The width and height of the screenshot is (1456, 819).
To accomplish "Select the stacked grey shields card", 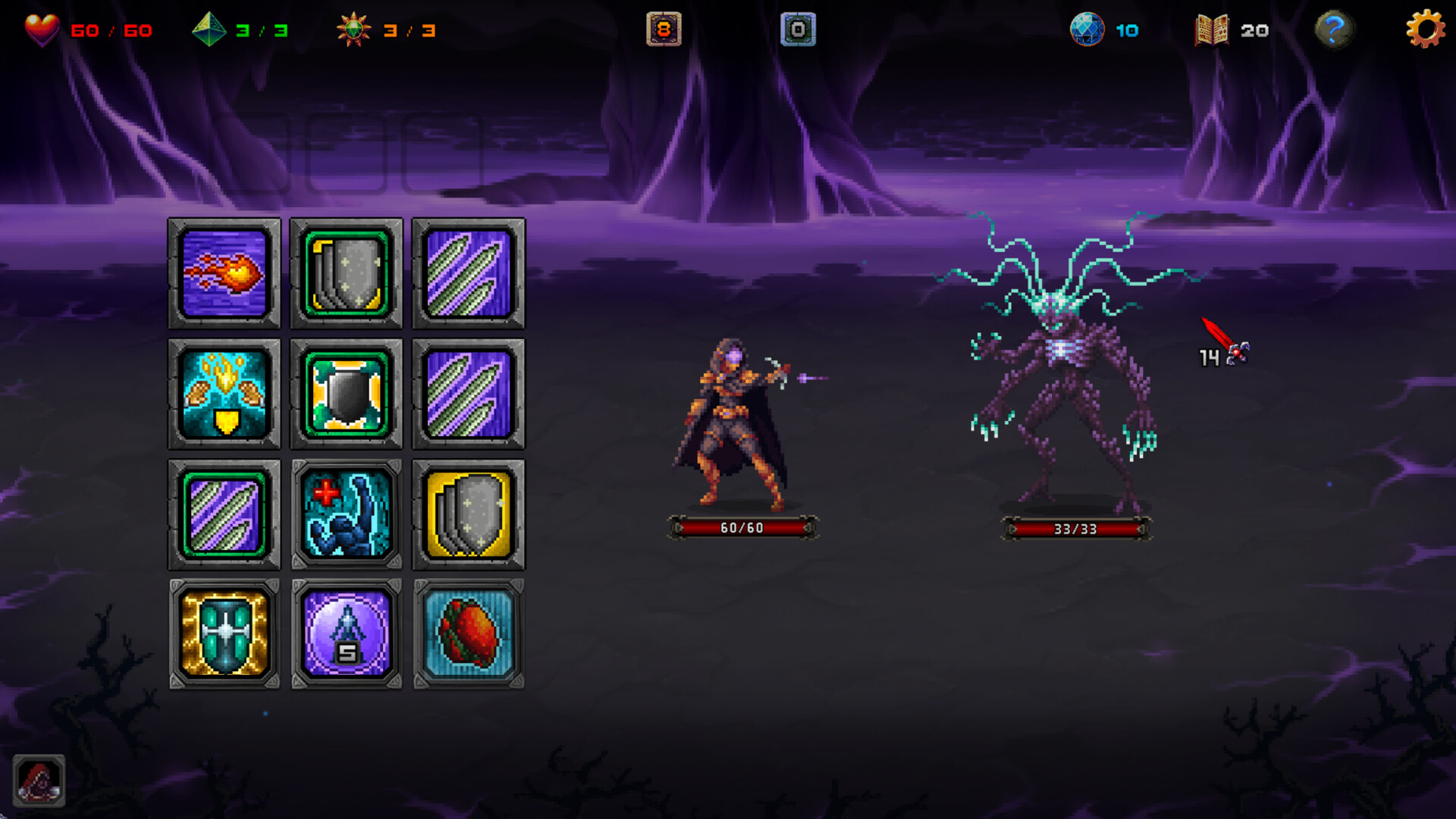I will click(346, 273).
